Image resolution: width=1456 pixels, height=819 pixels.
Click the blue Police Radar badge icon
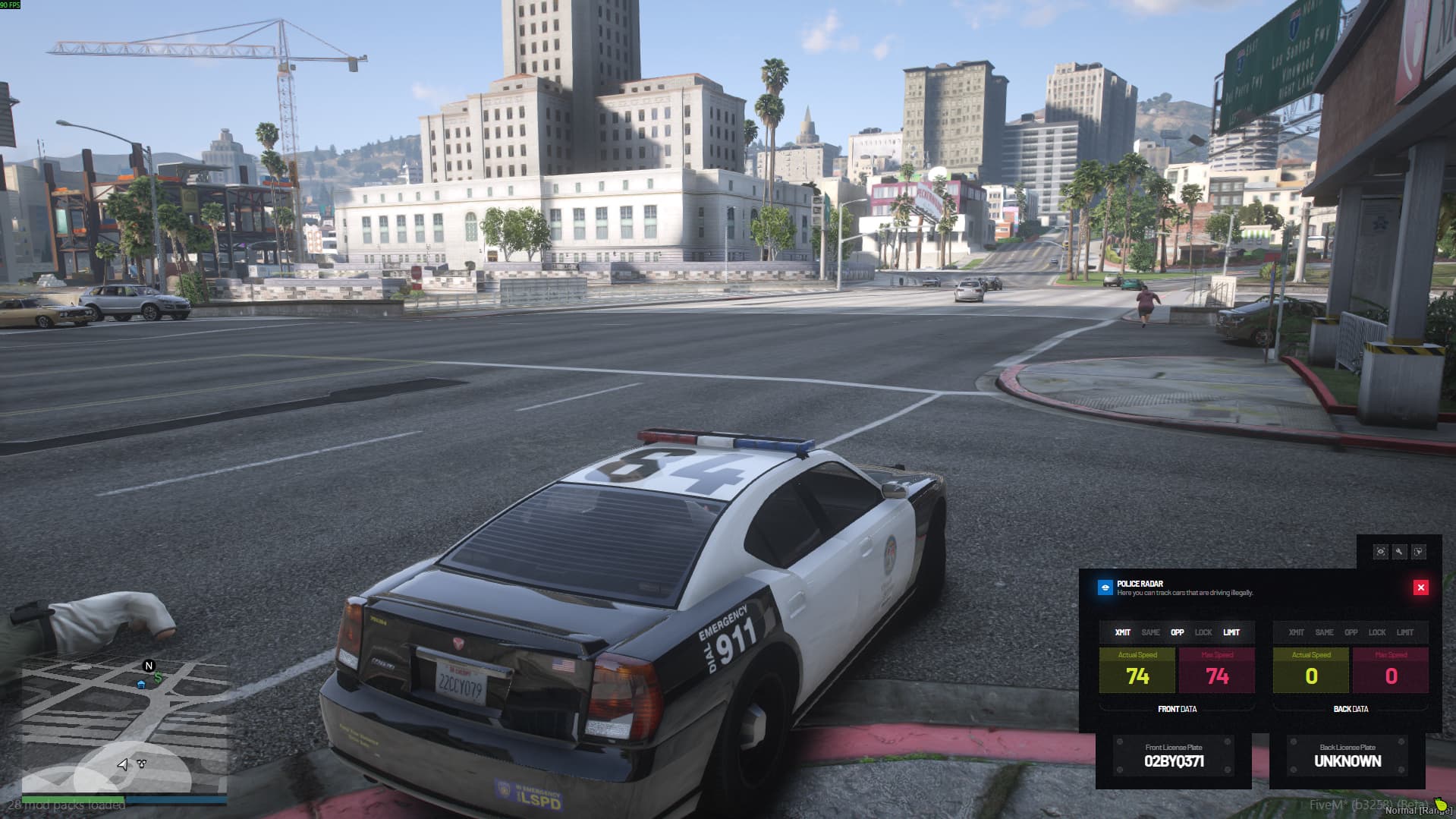[1105, 587]
